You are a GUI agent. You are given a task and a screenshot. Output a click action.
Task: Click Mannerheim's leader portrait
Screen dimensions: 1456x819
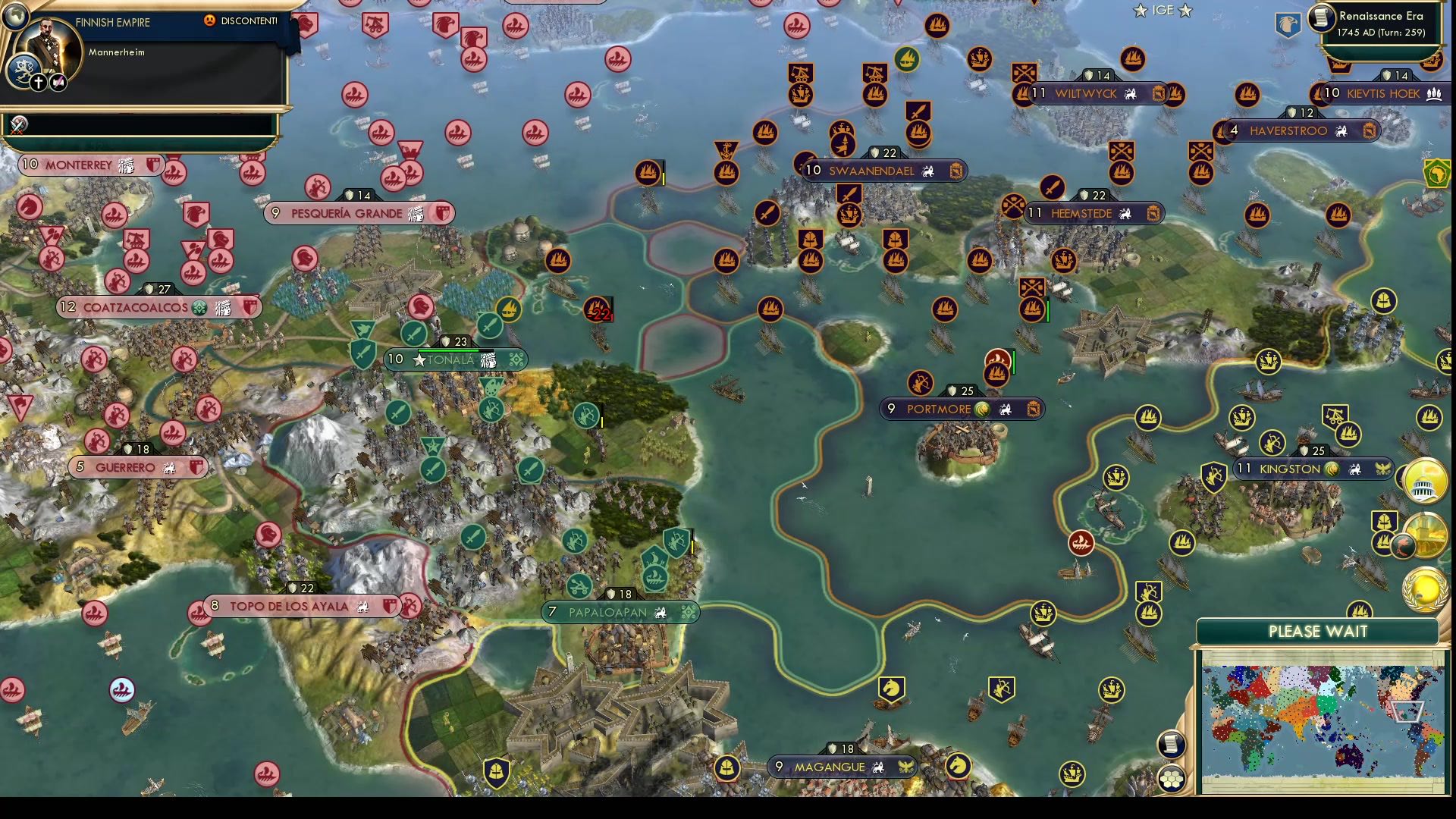pos(47,44)
